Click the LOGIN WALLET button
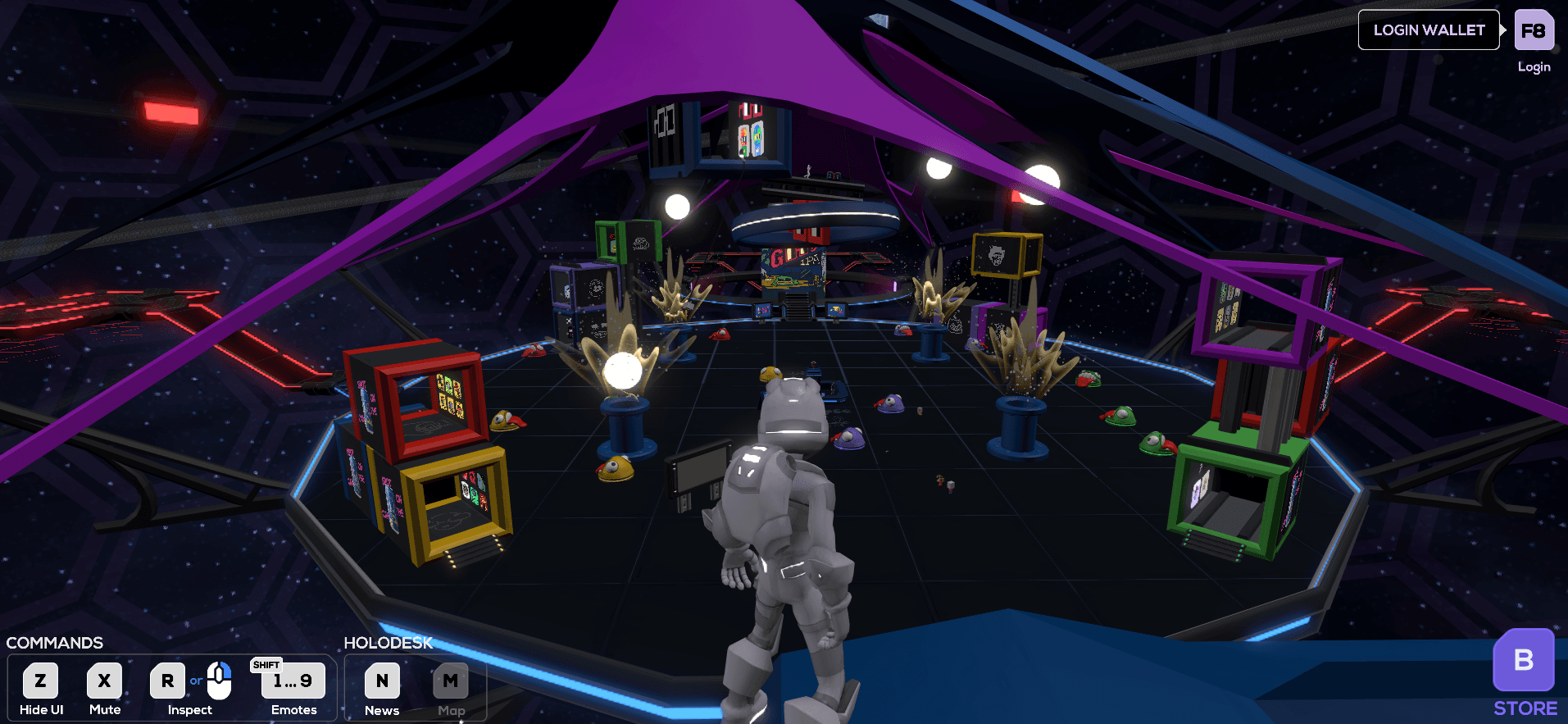Image resolution: width=1568 pixels, height=724 pixels. click(x=1428, y=30)
